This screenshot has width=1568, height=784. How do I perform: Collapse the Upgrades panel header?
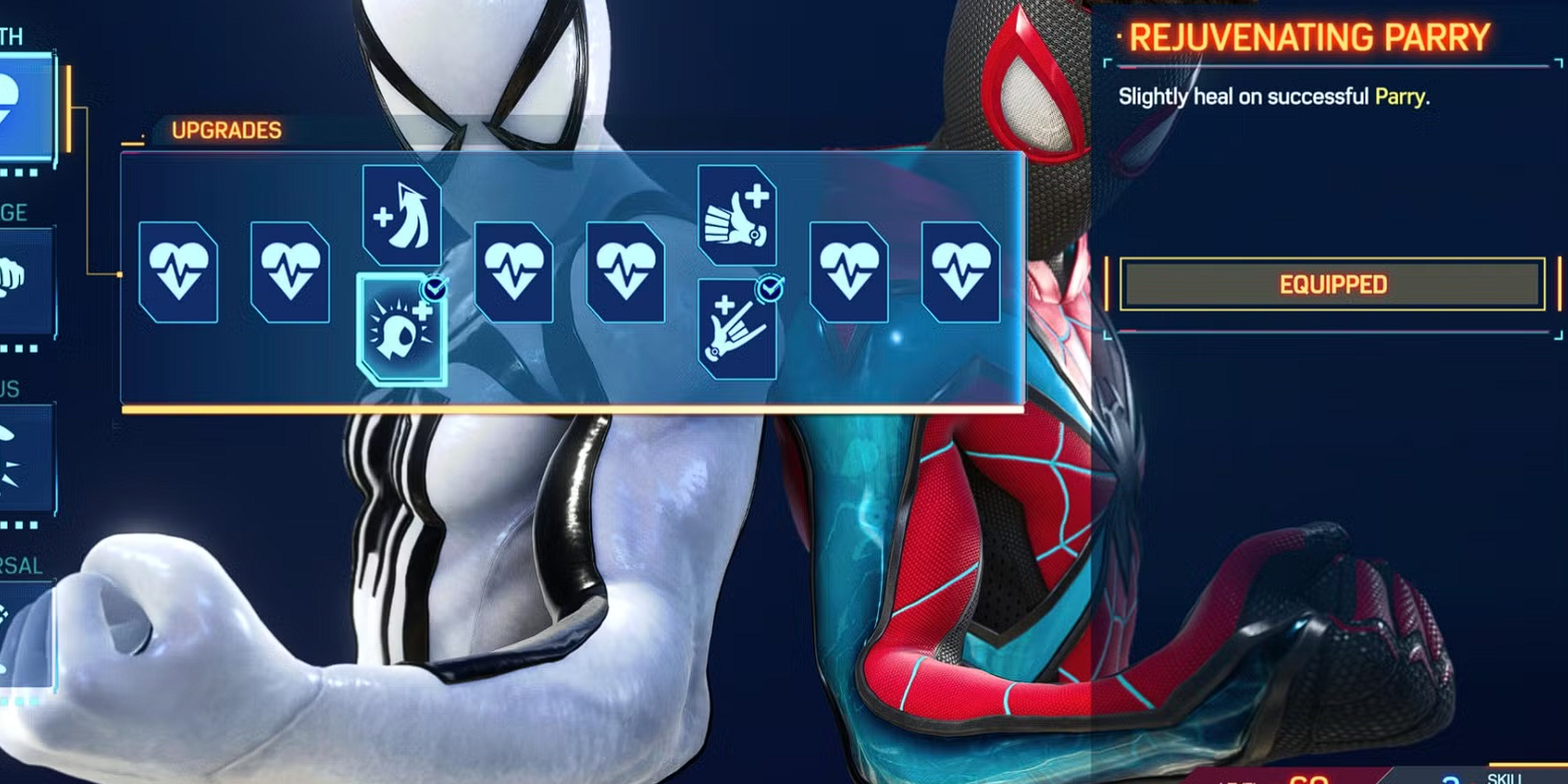click(x=226, y=131)
